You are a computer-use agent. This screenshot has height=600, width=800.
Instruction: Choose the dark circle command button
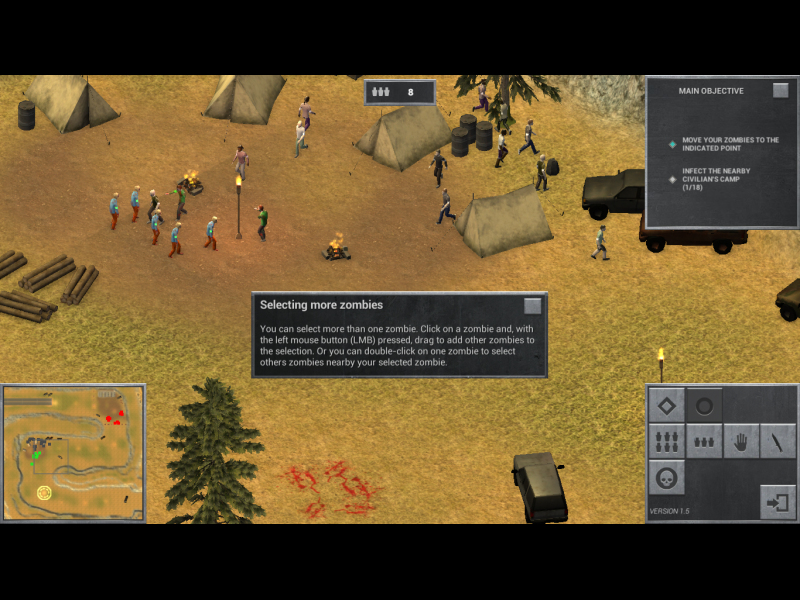(x=704, y=405)
